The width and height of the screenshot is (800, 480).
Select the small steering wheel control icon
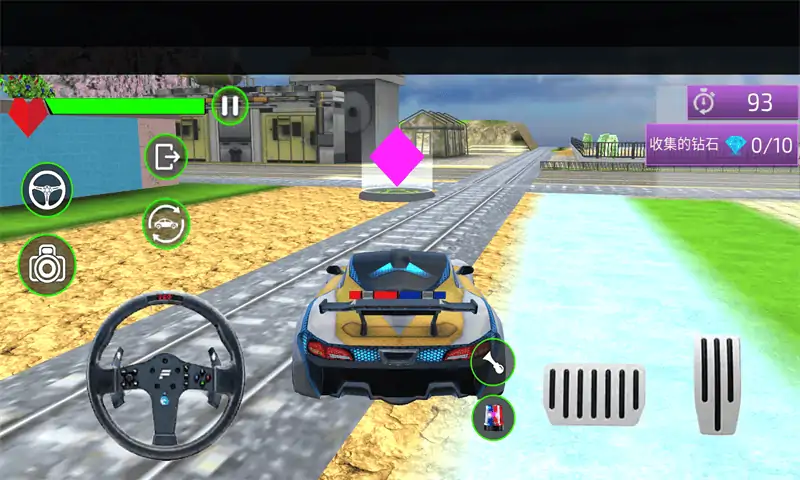47,188
